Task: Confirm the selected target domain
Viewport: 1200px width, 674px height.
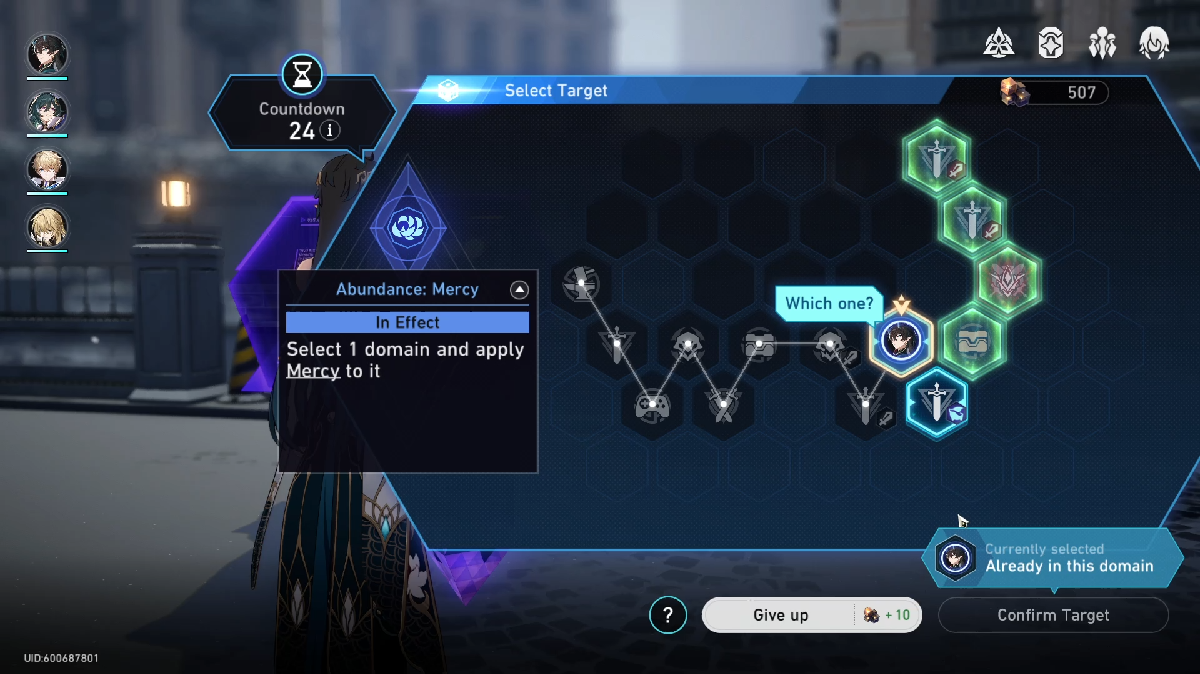Action: point(1053,615)
